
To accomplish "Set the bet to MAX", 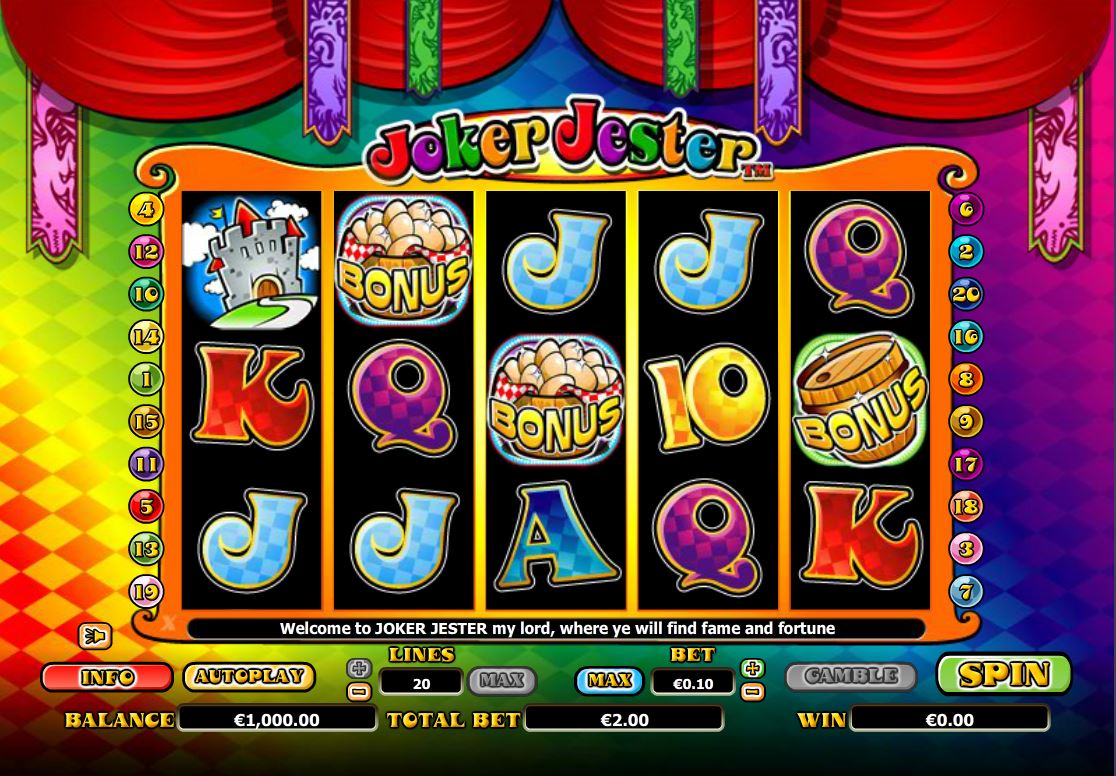I will coord(609,681).
